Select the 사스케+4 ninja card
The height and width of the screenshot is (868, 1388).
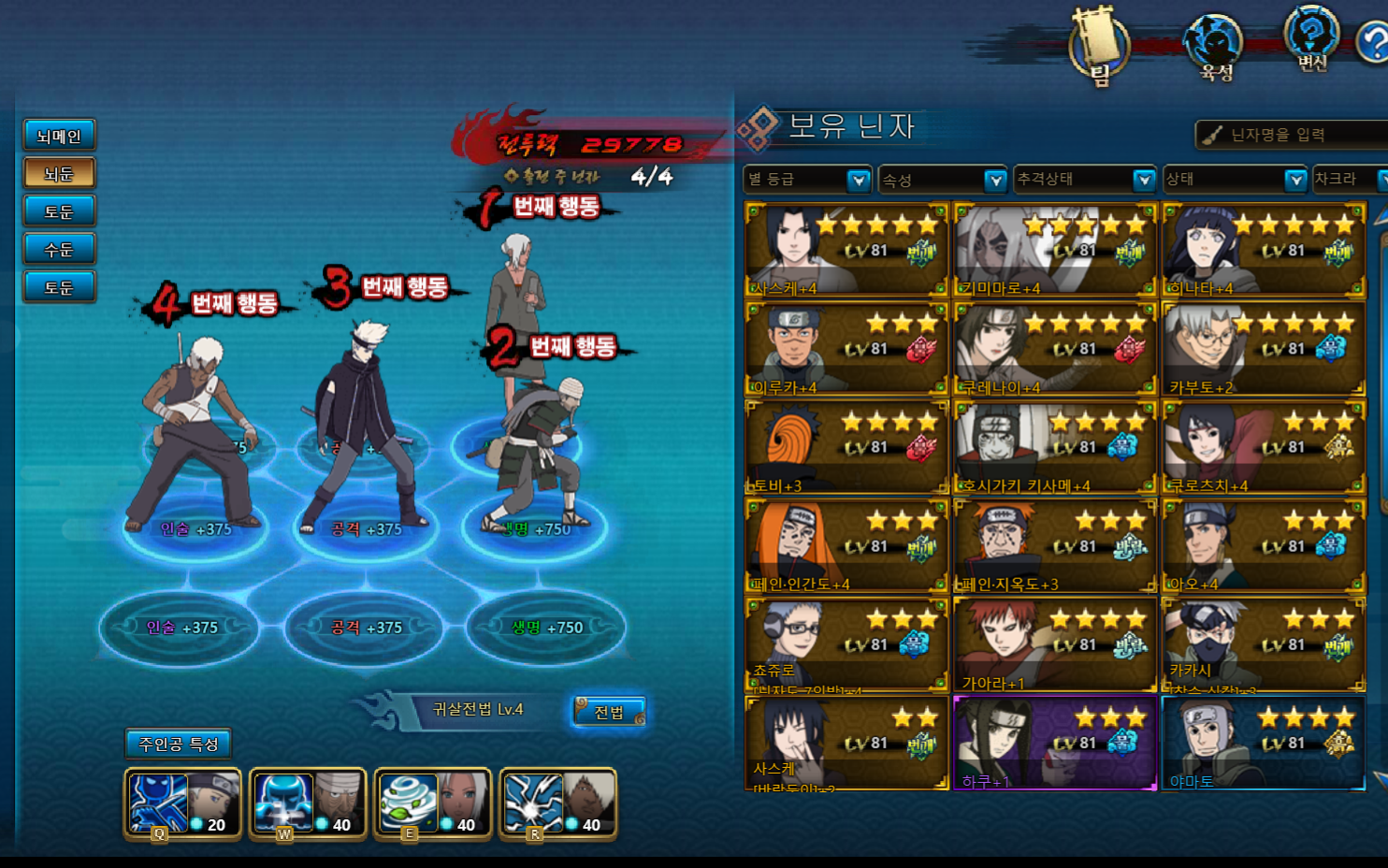tap(846, 250)
